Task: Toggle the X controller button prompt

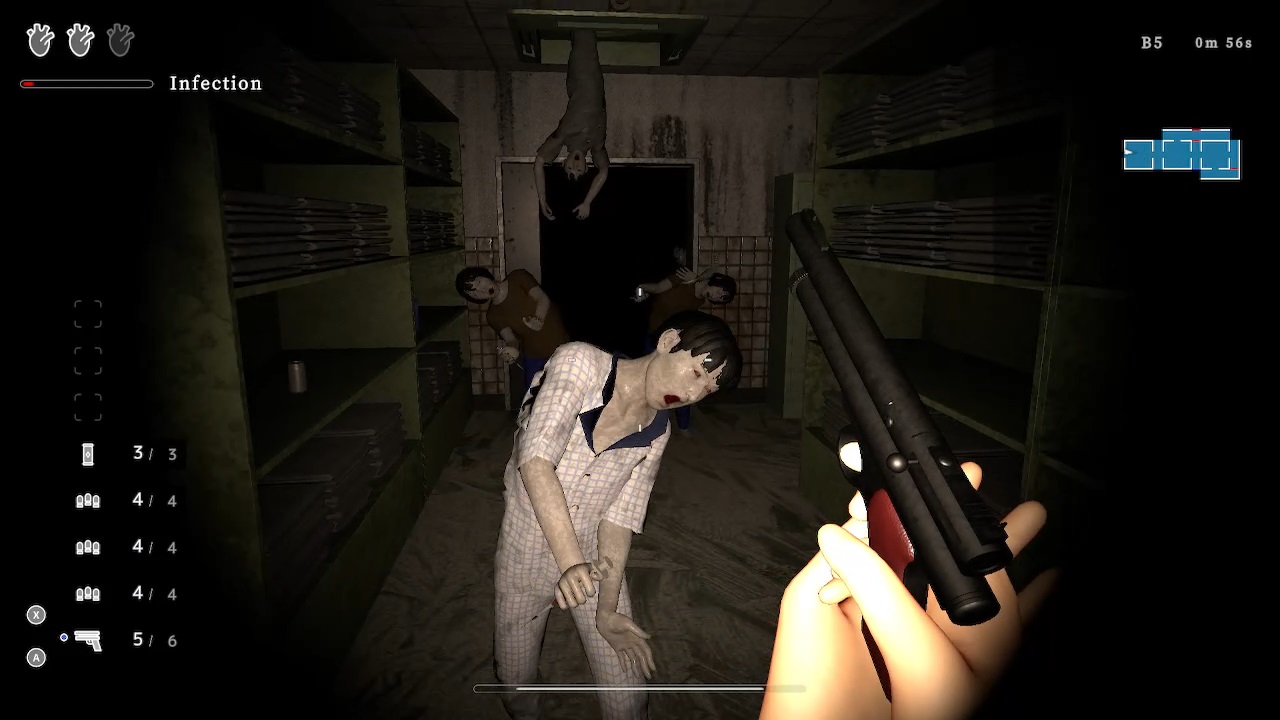Action: click(36, 615)
